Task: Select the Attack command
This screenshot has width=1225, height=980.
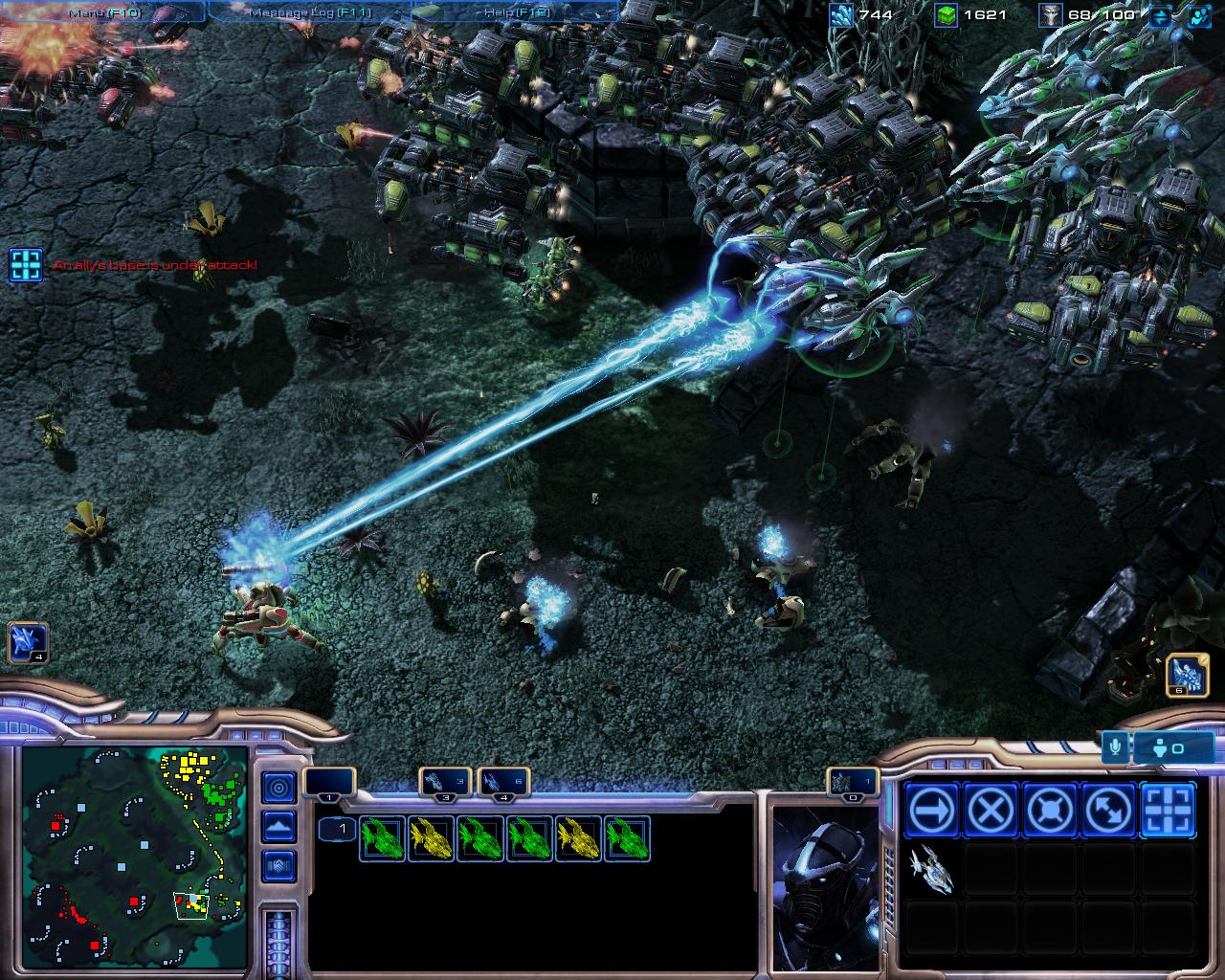Action: point(1168,811)
